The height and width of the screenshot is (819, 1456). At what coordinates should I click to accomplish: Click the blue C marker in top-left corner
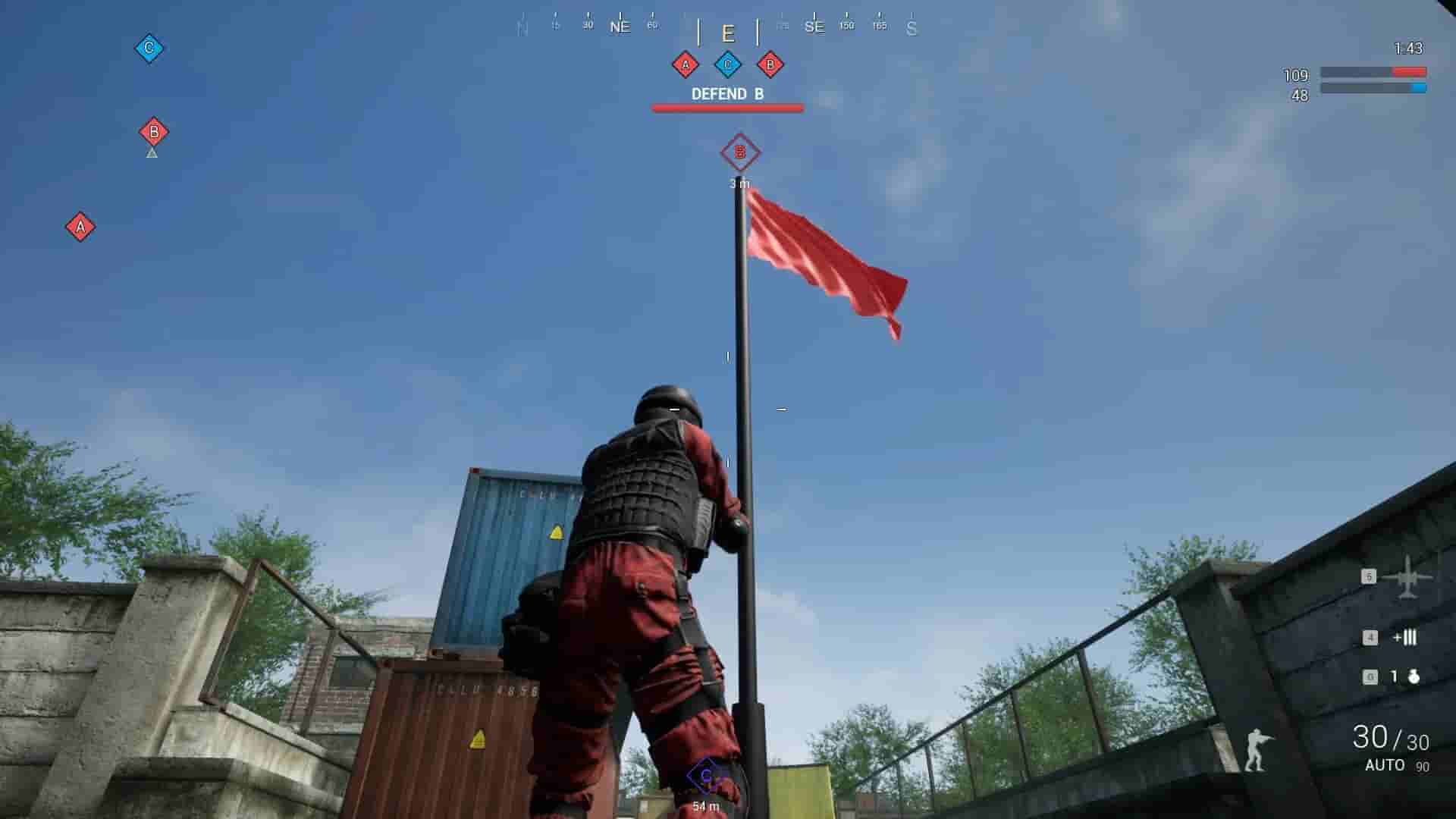tap(149, 46)
